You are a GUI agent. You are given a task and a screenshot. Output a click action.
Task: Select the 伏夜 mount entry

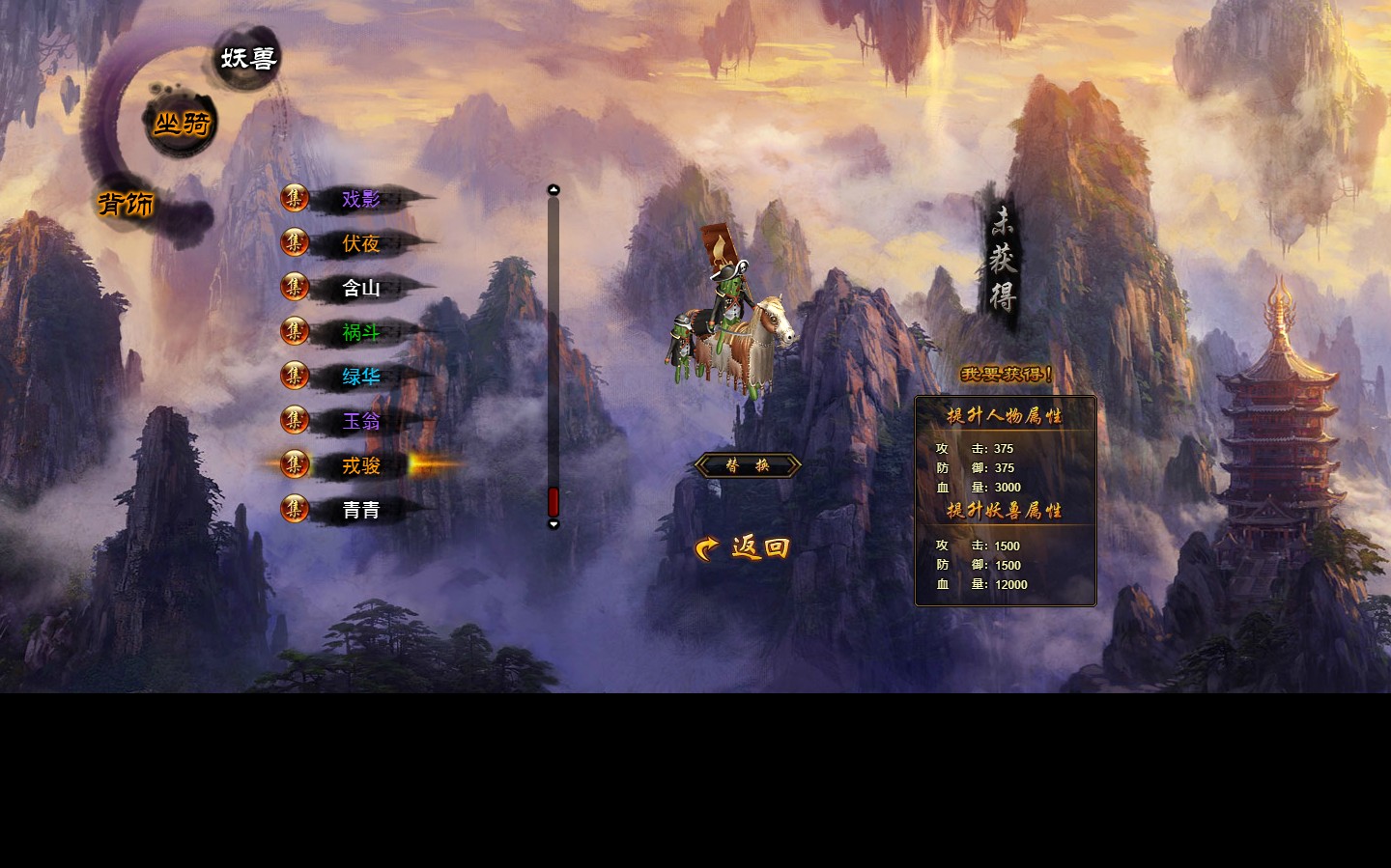tap(360, 244)
